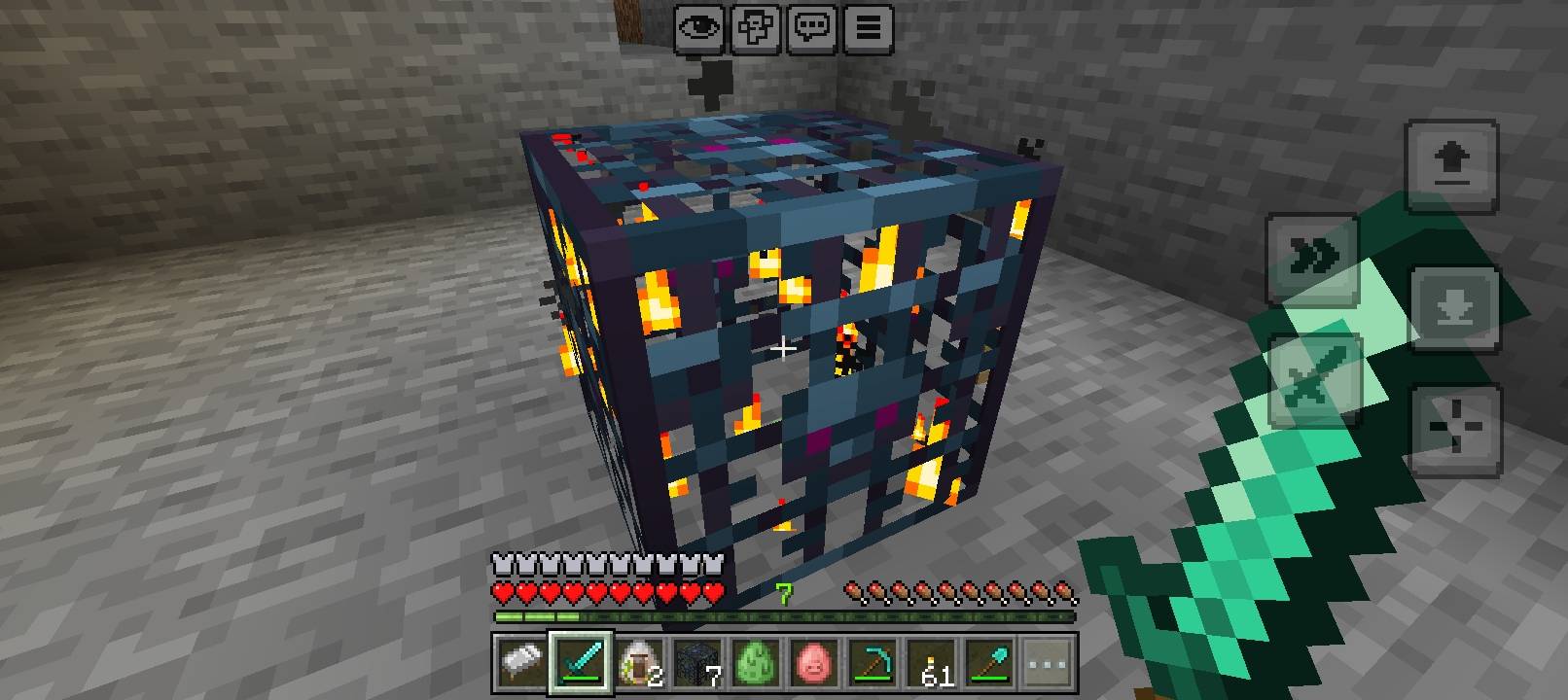Open the emote wheel icon
Viewport: 1568px width, 700px height.
tap(757, 28)
